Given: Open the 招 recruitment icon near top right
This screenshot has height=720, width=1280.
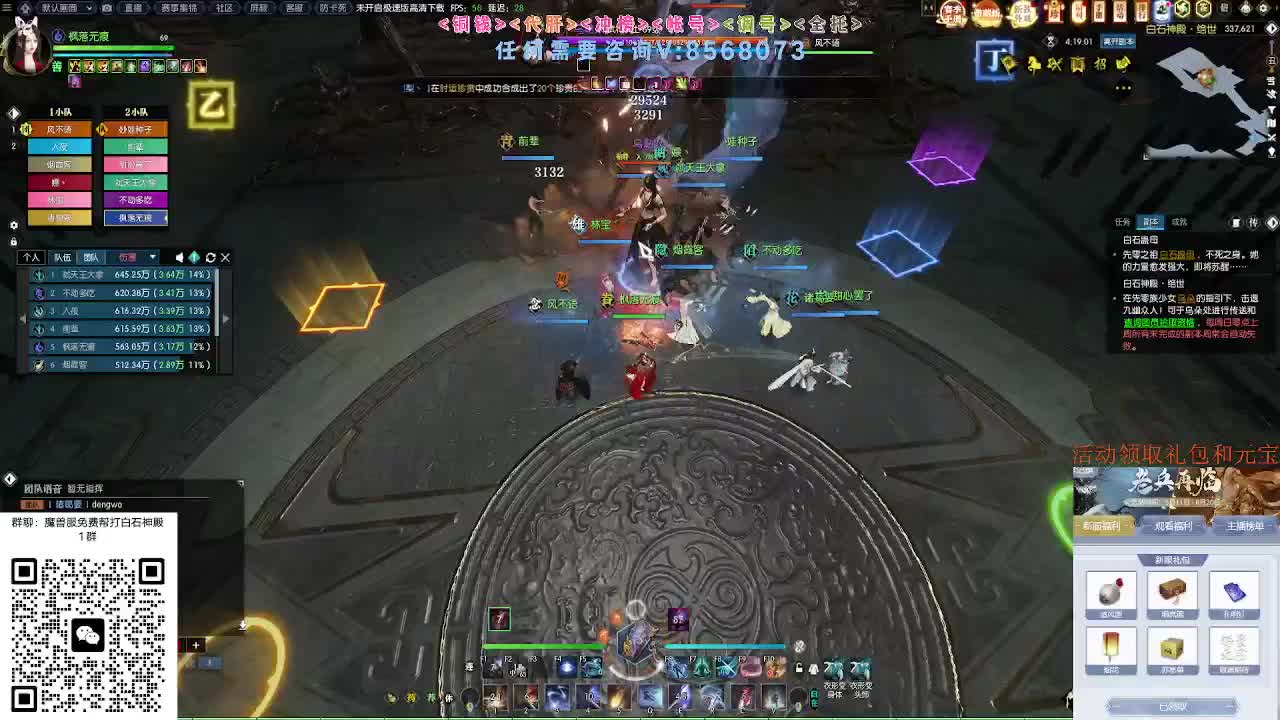Looking at the screenshot, I should (x=1101, y=63).
